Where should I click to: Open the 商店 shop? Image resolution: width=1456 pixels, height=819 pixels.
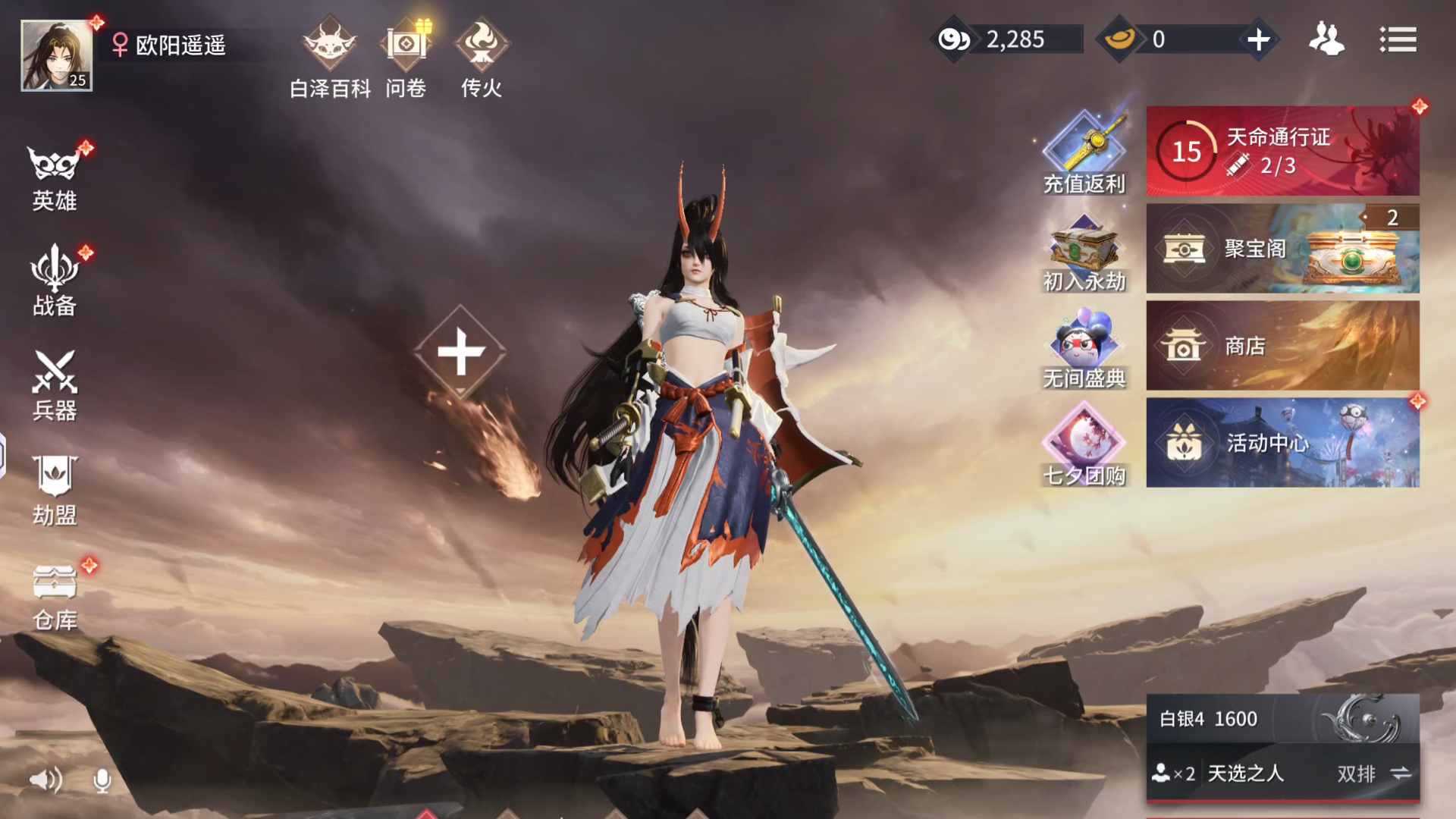[1282, 346]
